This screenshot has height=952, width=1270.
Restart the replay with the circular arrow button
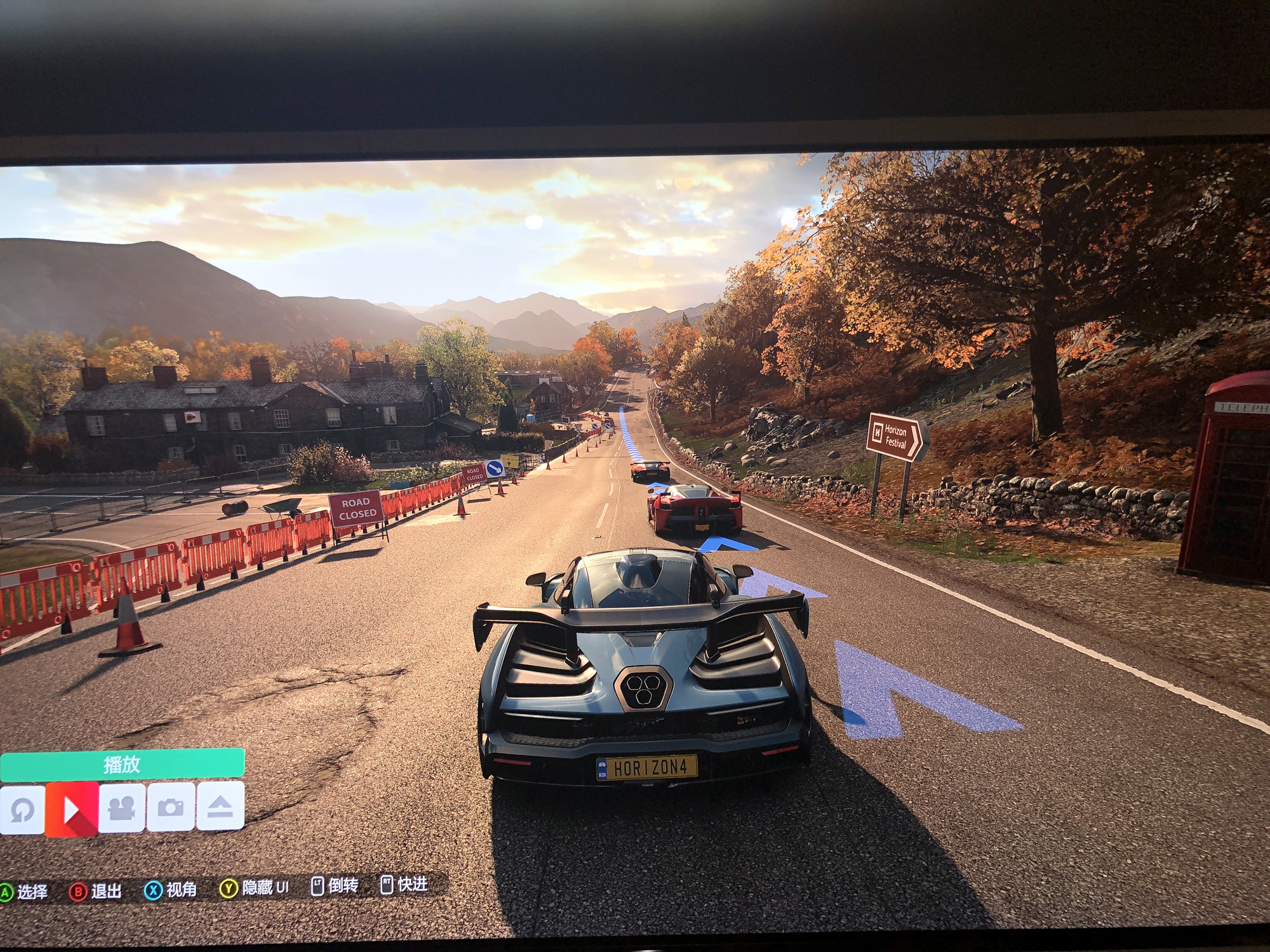point(23,809)
